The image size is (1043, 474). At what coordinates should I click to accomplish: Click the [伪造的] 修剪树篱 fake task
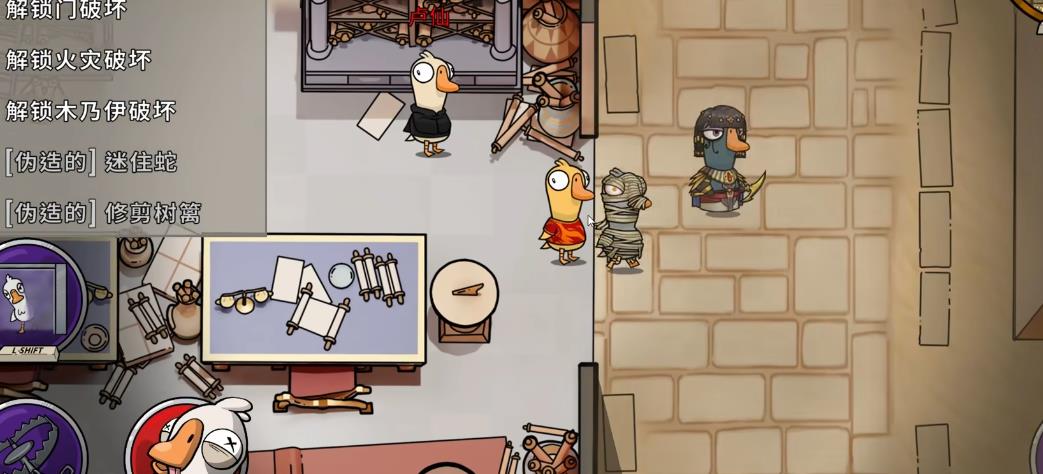pos(103,212)
